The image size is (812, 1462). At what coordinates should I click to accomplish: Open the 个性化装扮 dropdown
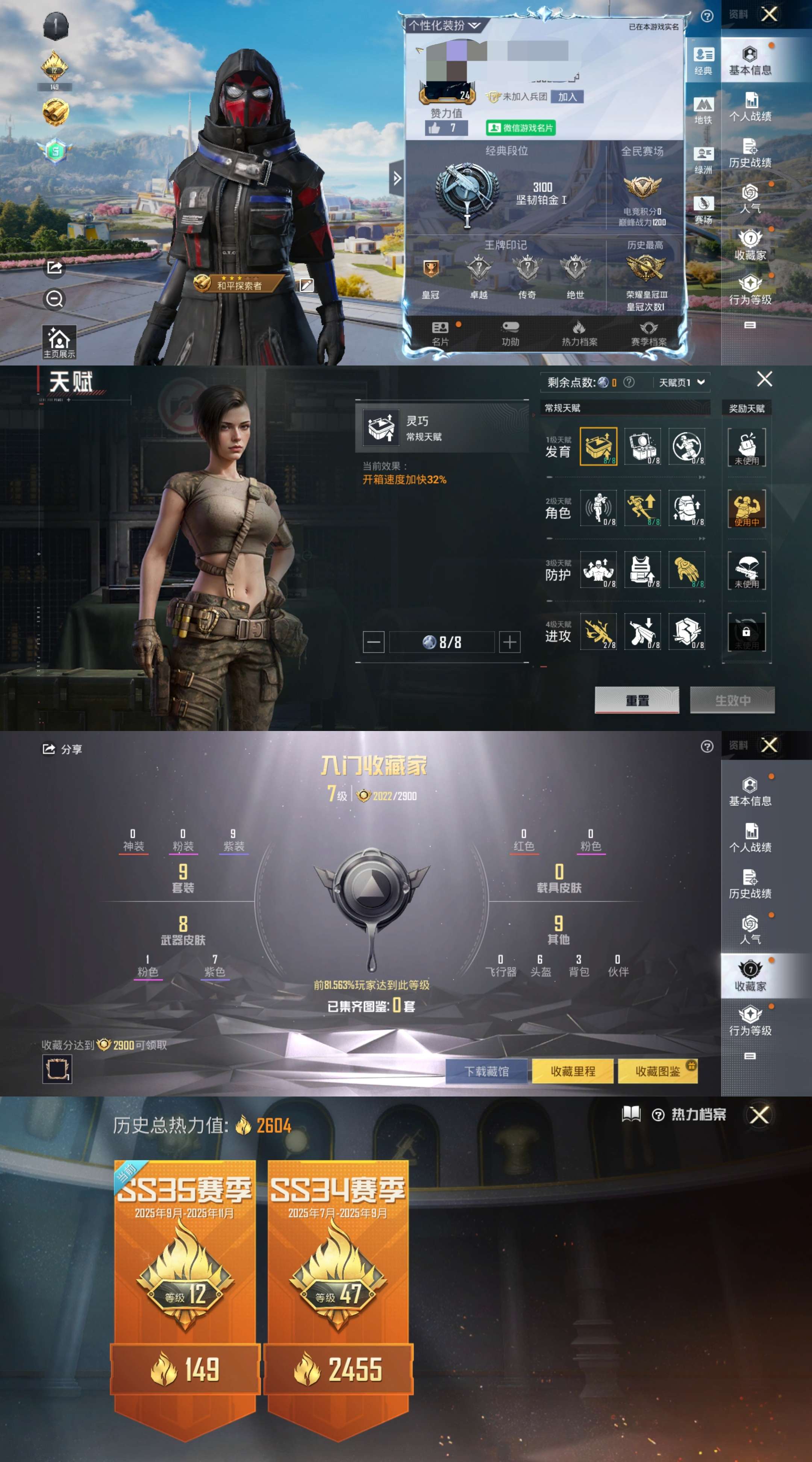click(444, 26)
